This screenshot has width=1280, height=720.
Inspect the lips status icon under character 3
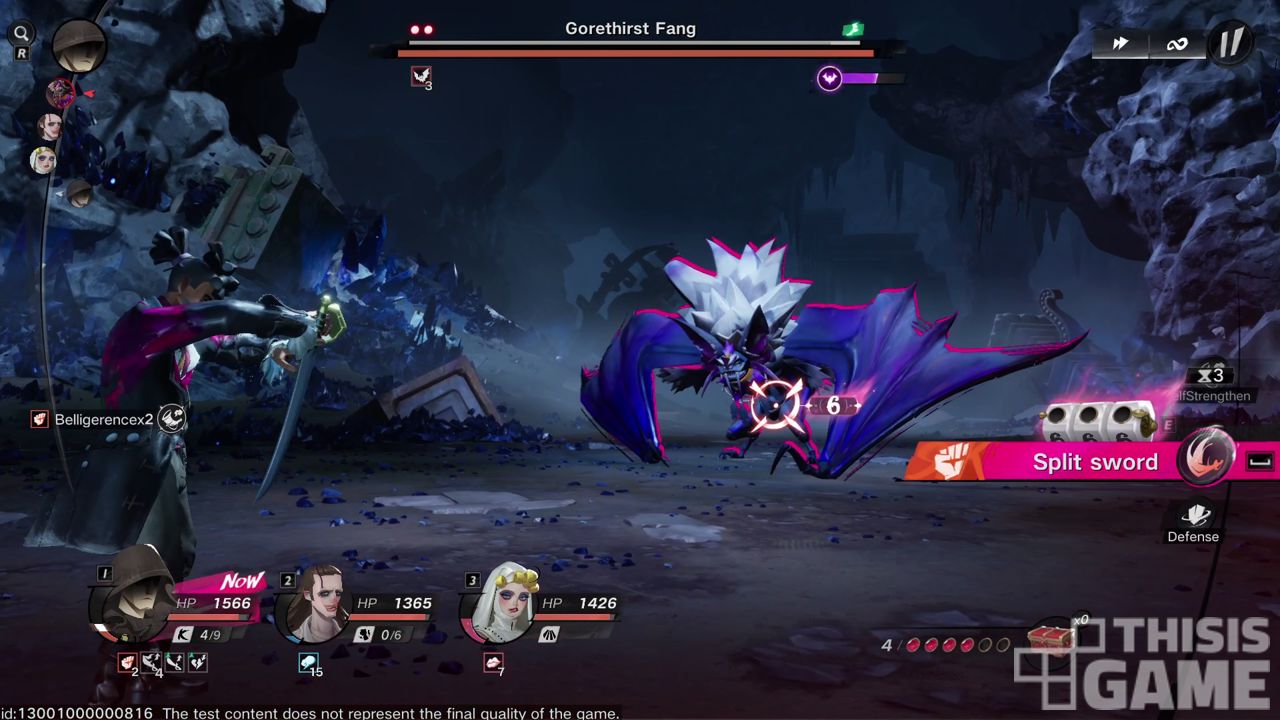tap(493, 662)
